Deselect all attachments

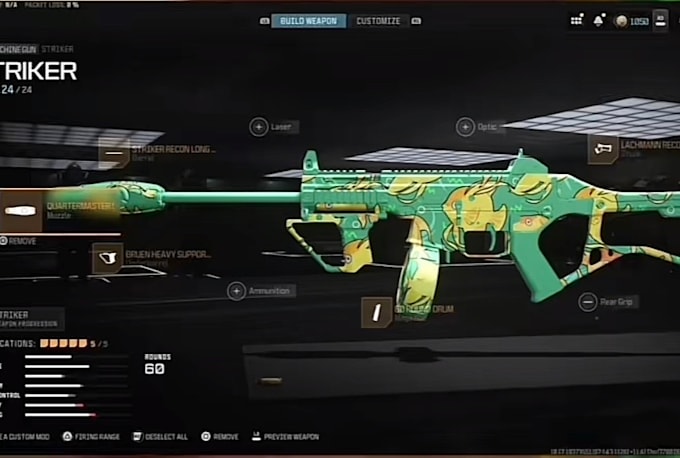pyautogui.click(x=160, y=437)
